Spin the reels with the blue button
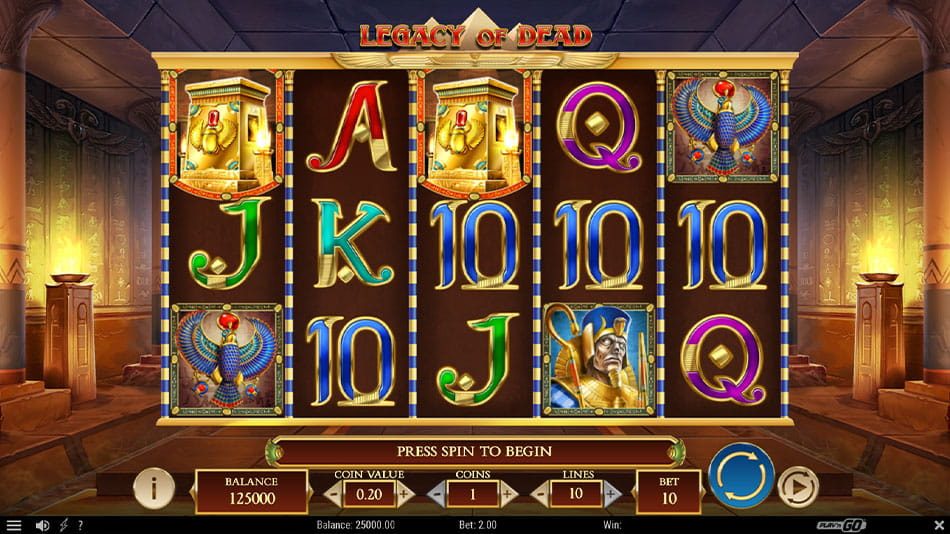The width and height of the screenshot is (950, 534). pyautogui.click(x=741, y=475)
